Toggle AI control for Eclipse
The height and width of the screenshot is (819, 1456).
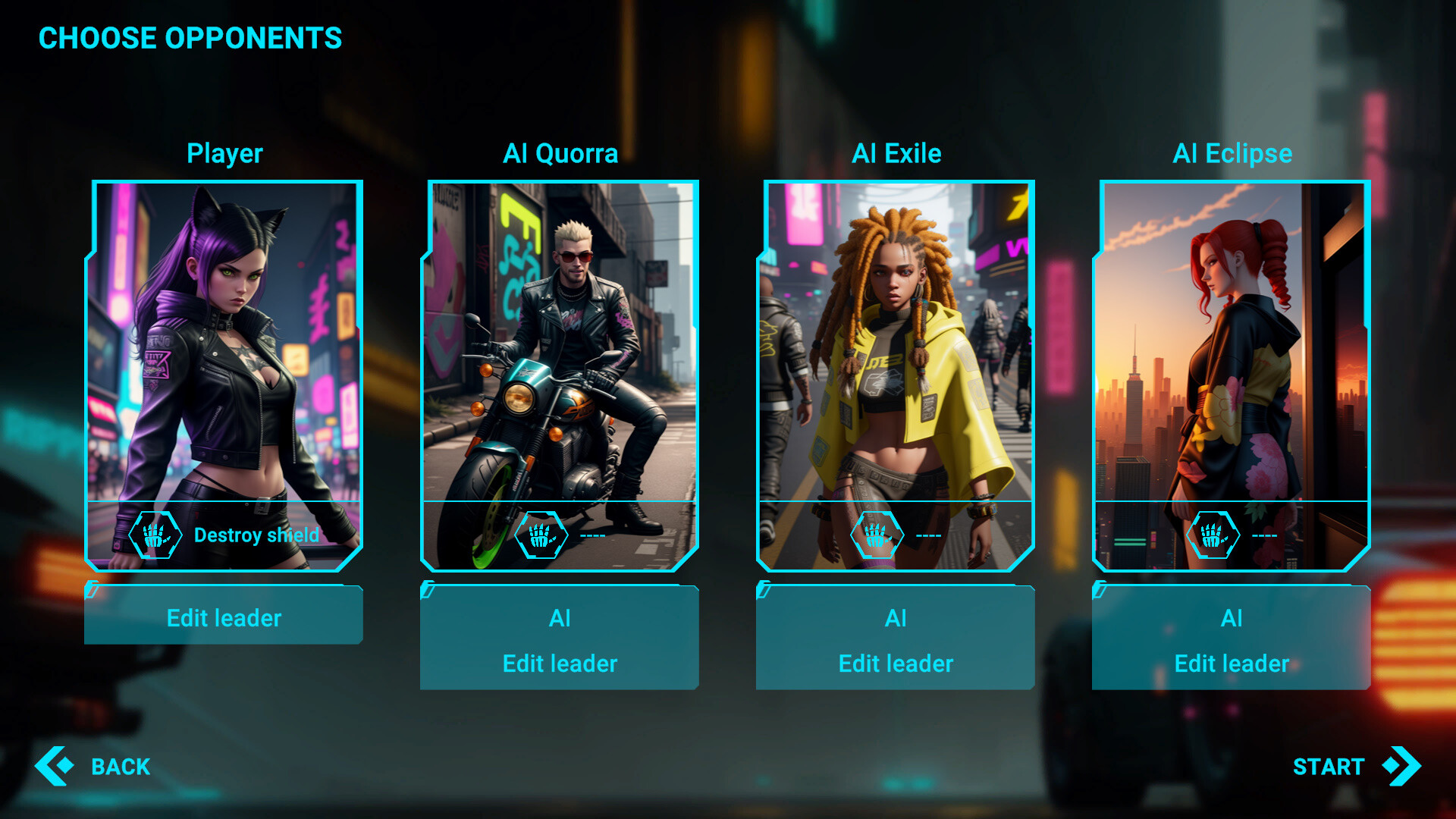[x=1230, y=618]
